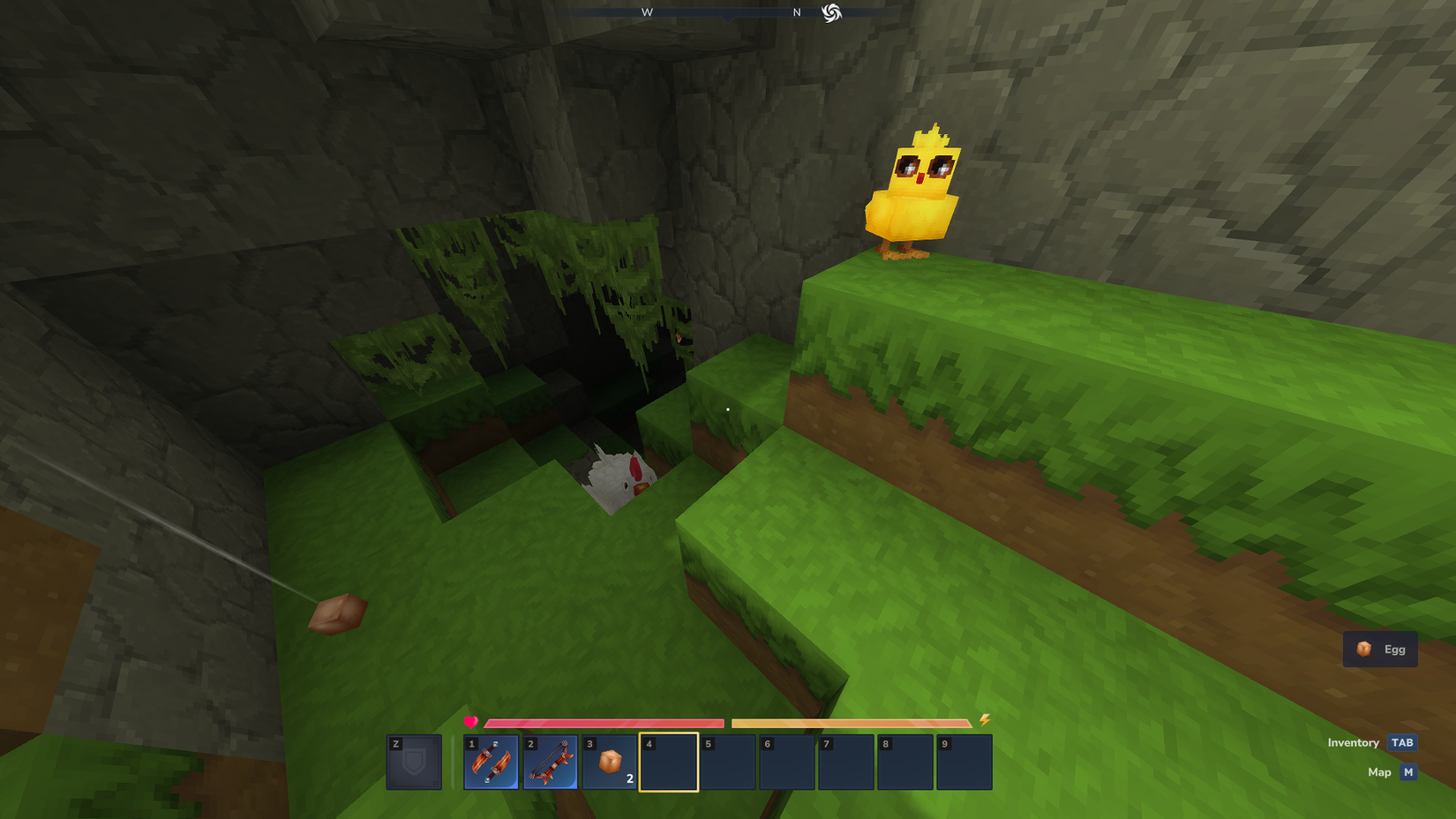1456x819 pixels.
Task: Toggle selection onto empty hotbar slot 5
Action: point(730,762)
